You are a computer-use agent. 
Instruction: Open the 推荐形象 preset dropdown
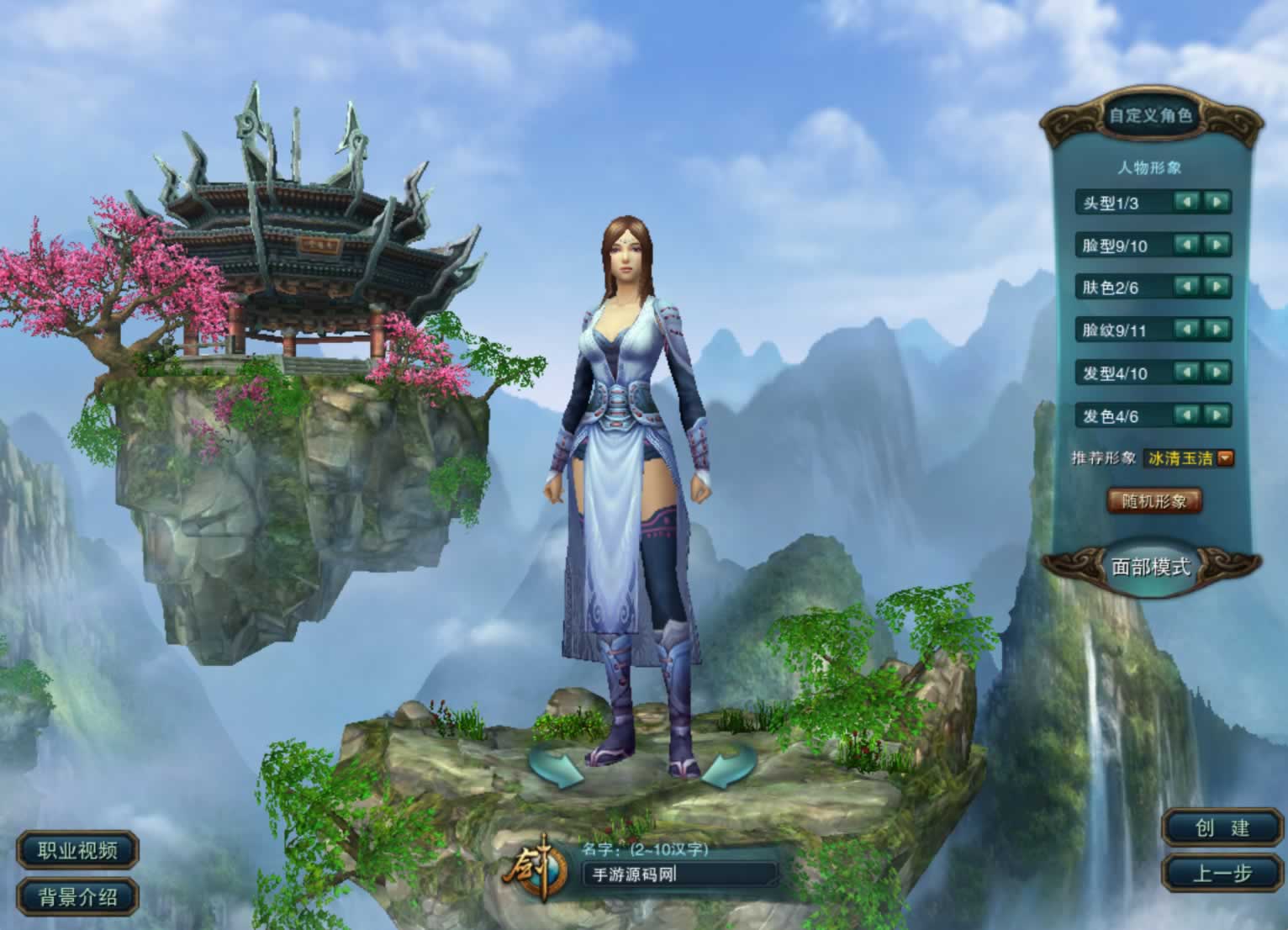(1226, 458)
